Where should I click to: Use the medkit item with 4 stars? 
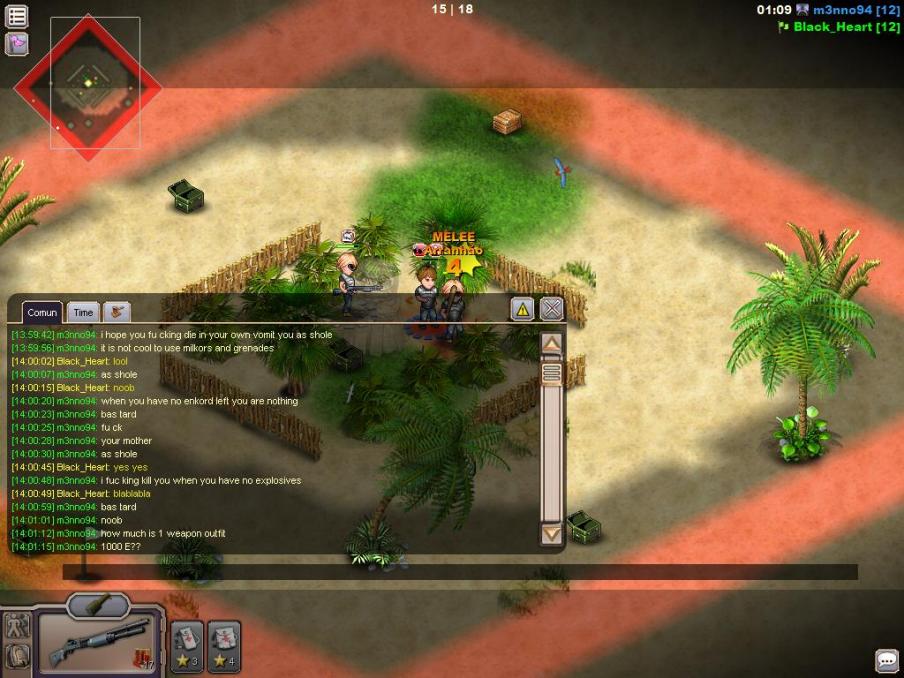[224, 646]
